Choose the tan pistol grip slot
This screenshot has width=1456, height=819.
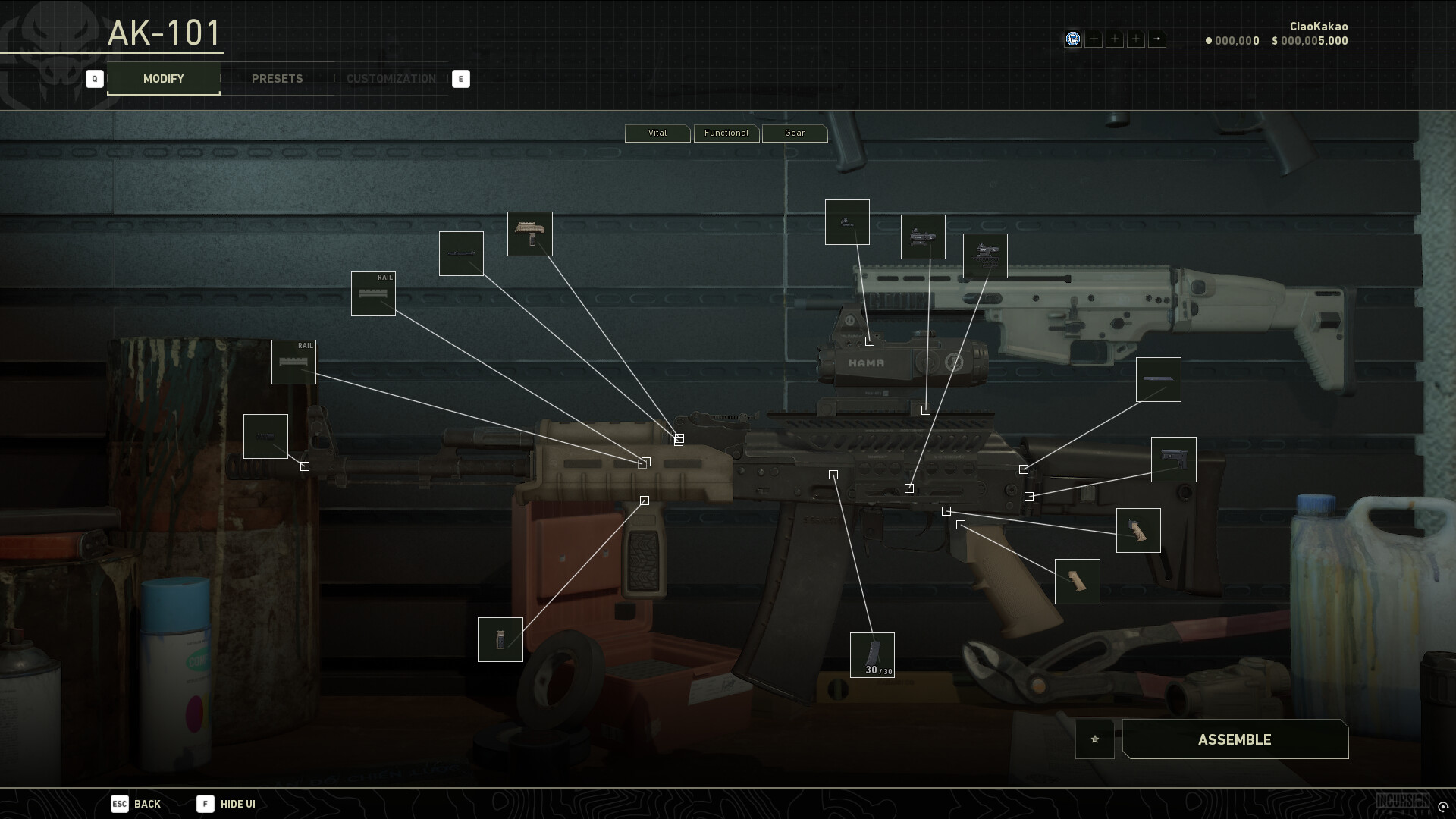[1077, 582]
